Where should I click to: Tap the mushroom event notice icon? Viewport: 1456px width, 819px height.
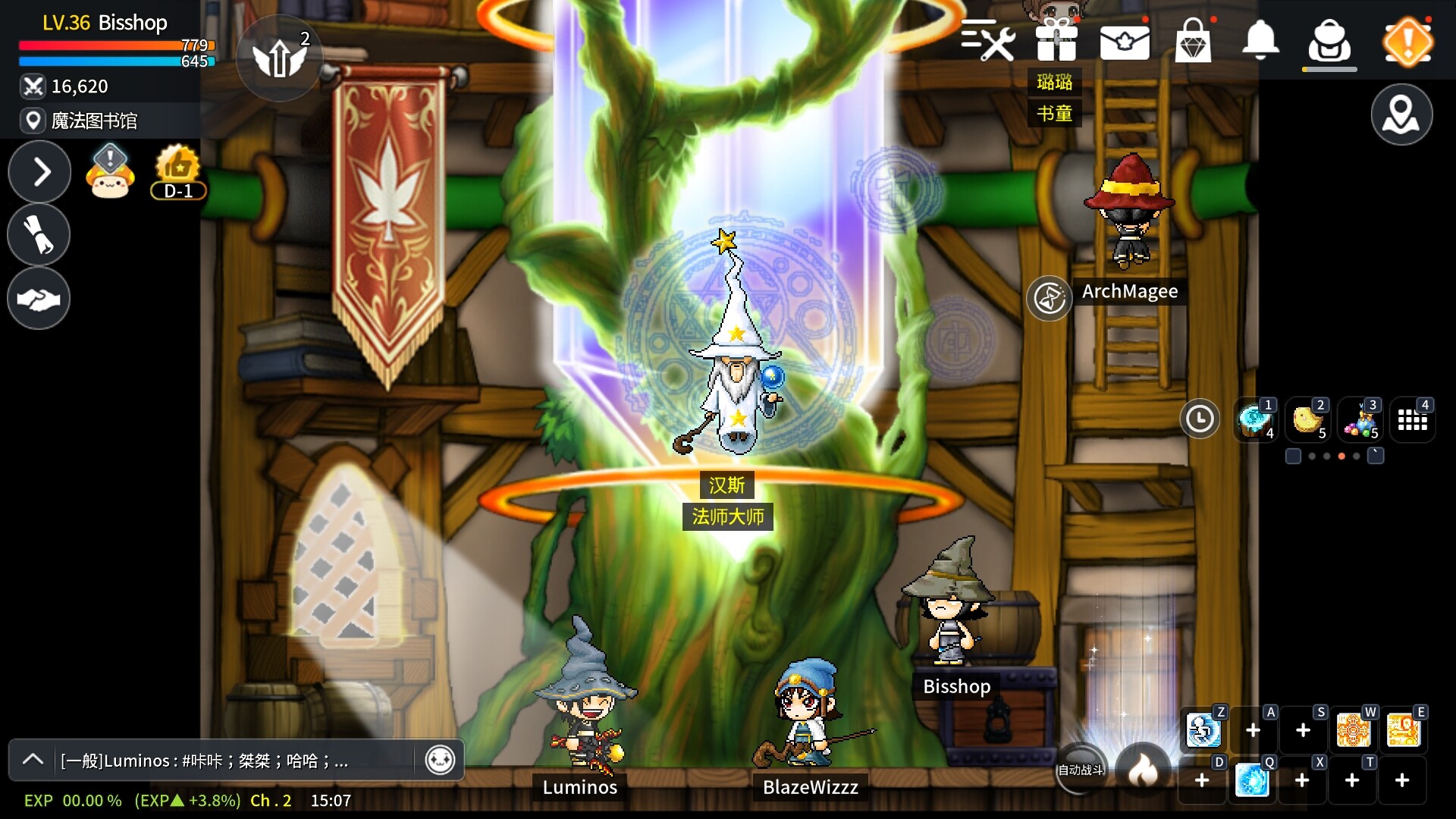(x=111, y=171)
